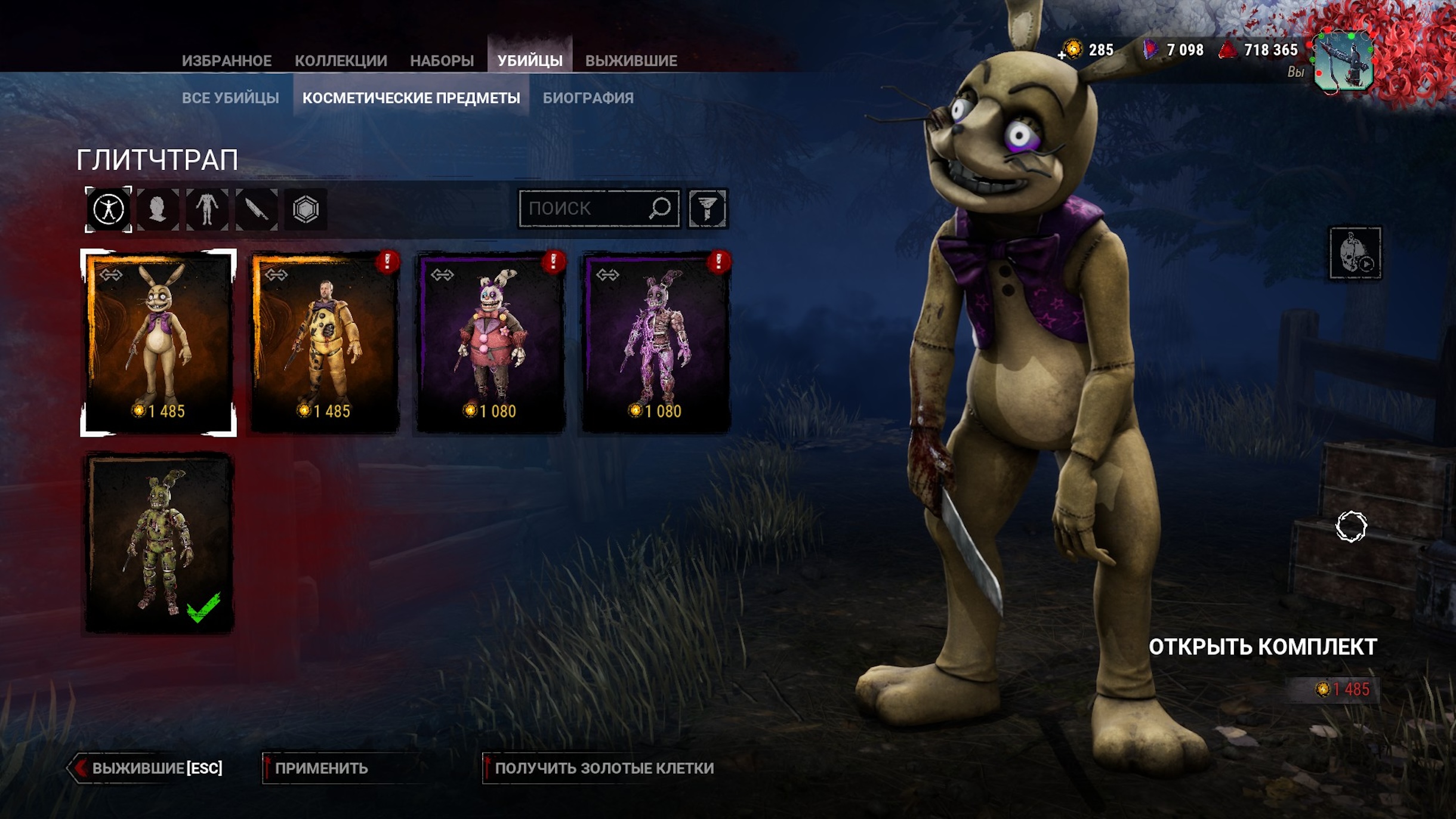Show the Все убийцы list
Image resolution: width=1456 pixels, height=819 pixels.
pos(230,98)
